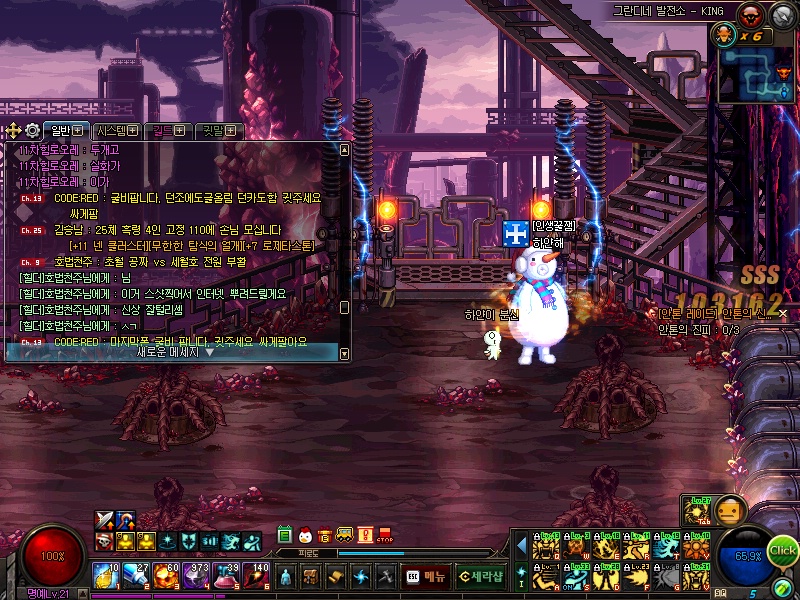Select the 귓말 whisper chat tab
Image resolution: width=800 pixels, height=600 pixels.
pyautogui.click(x=217, y=130)
